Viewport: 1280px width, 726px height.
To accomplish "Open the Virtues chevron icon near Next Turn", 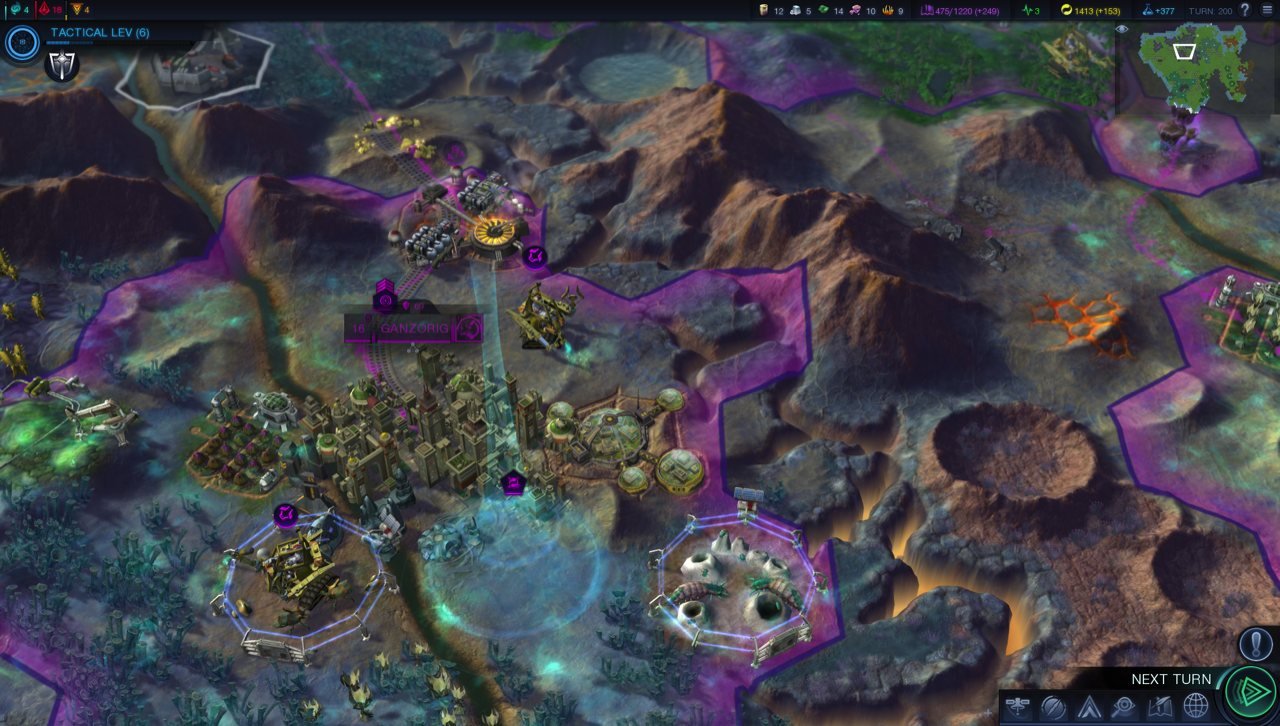I will click(x=1087, y=707).
